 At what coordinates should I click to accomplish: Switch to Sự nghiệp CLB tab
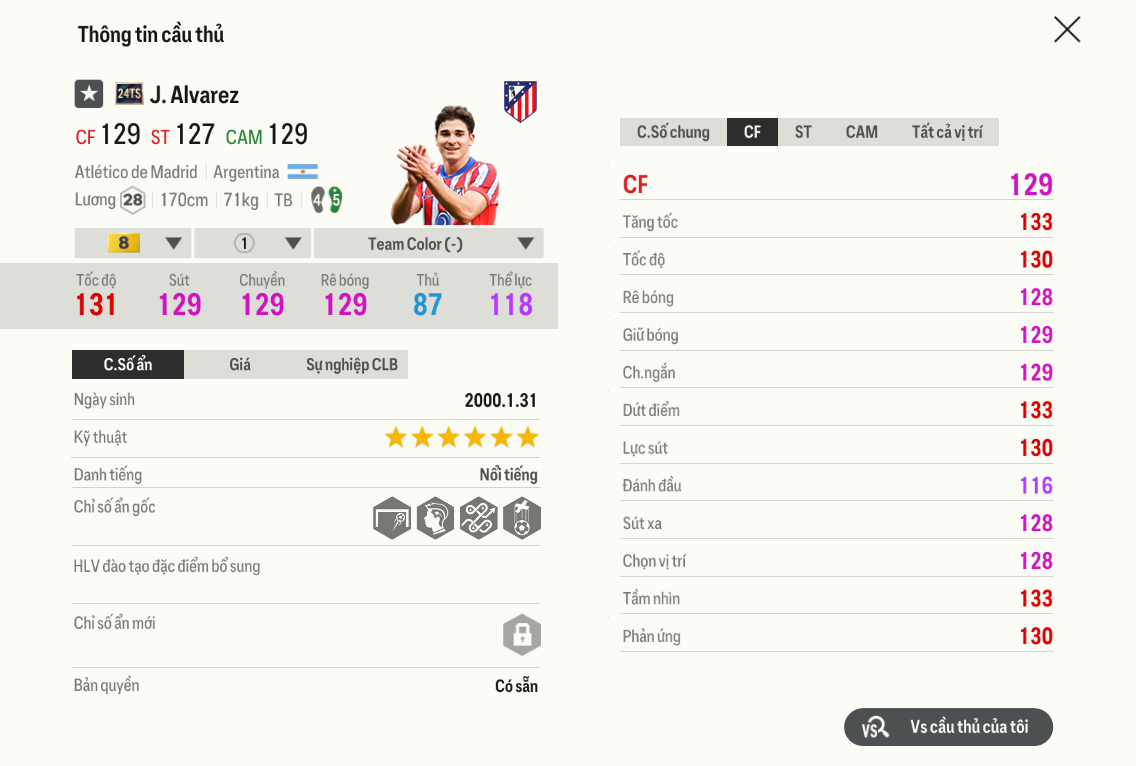point(351,365)
